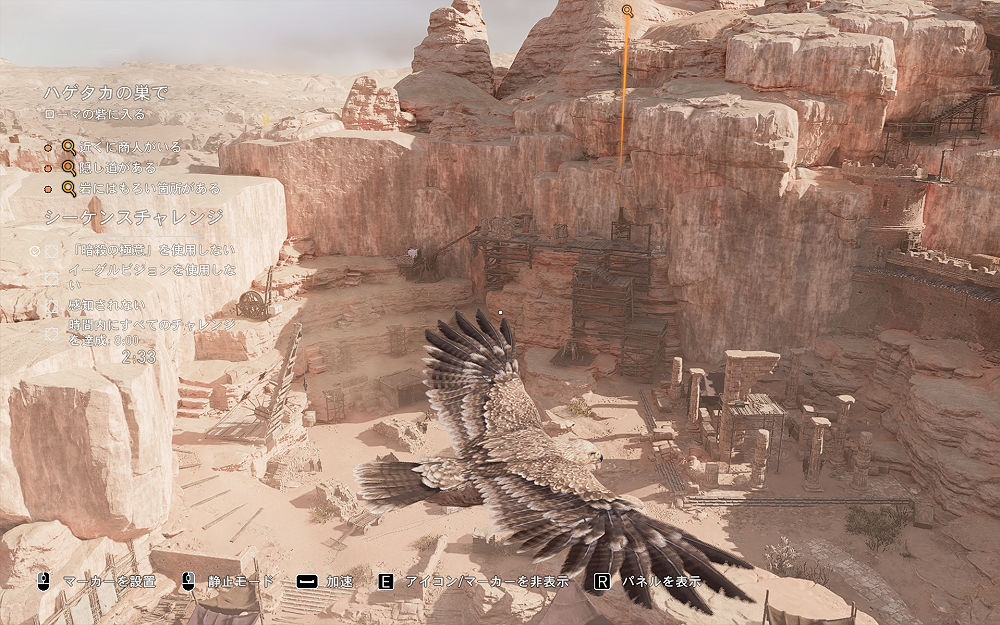
Task: Choose the 感知されない challenge row
Action: (105, 304)
